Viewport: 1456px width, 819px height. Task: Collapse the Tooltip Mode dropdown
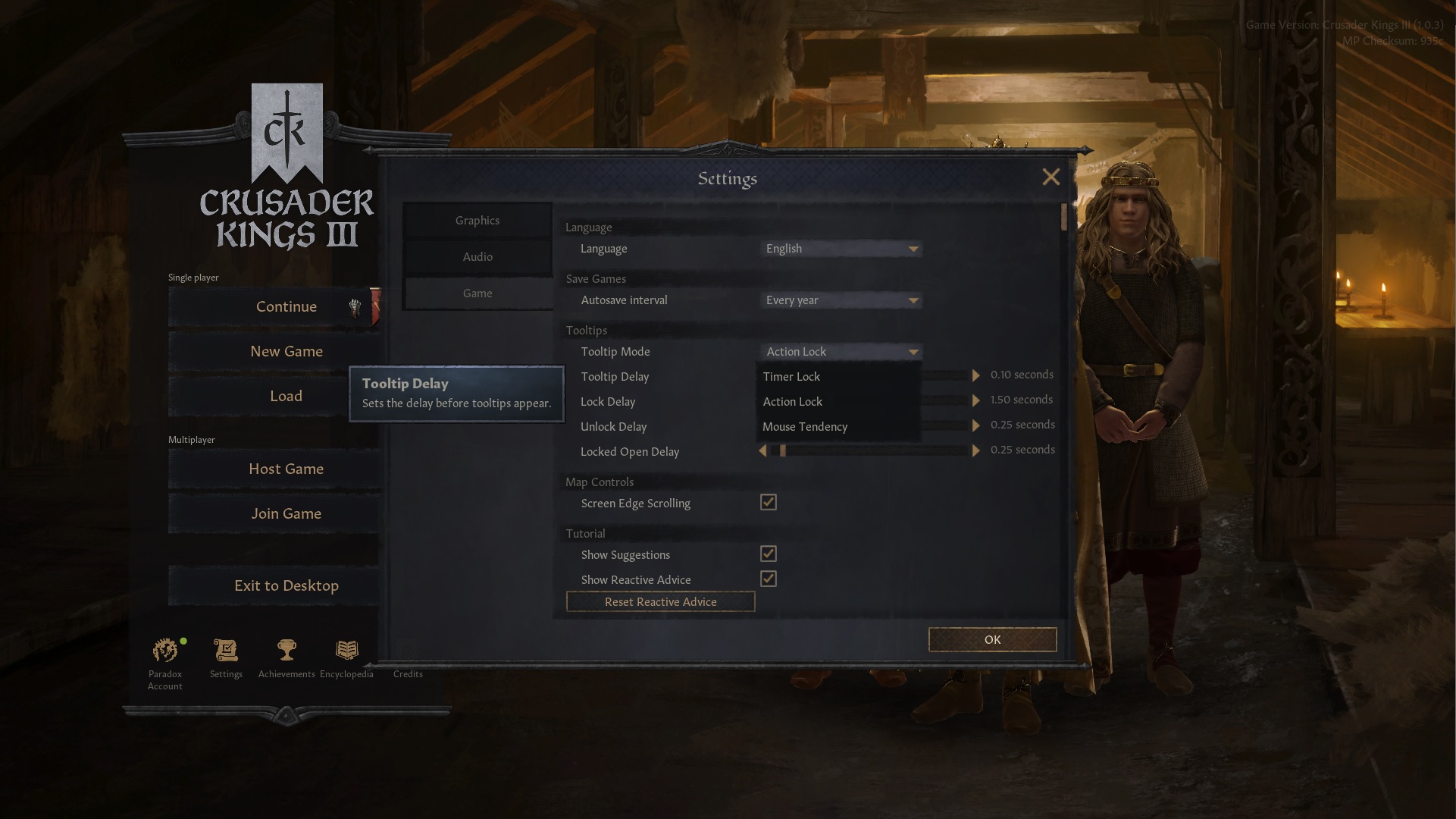[x=840, y=351]
